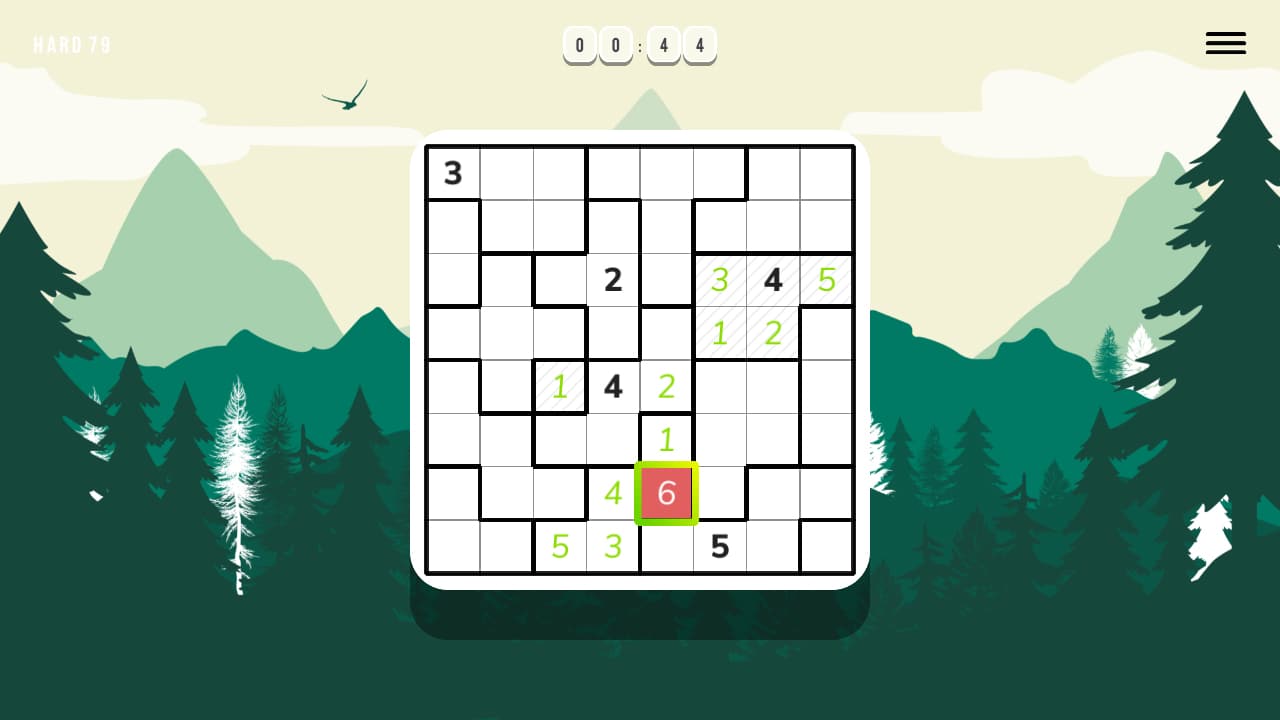Select the empty cell right of bold 5
This screenshot has width=1280, height=720.
point(772,546)
